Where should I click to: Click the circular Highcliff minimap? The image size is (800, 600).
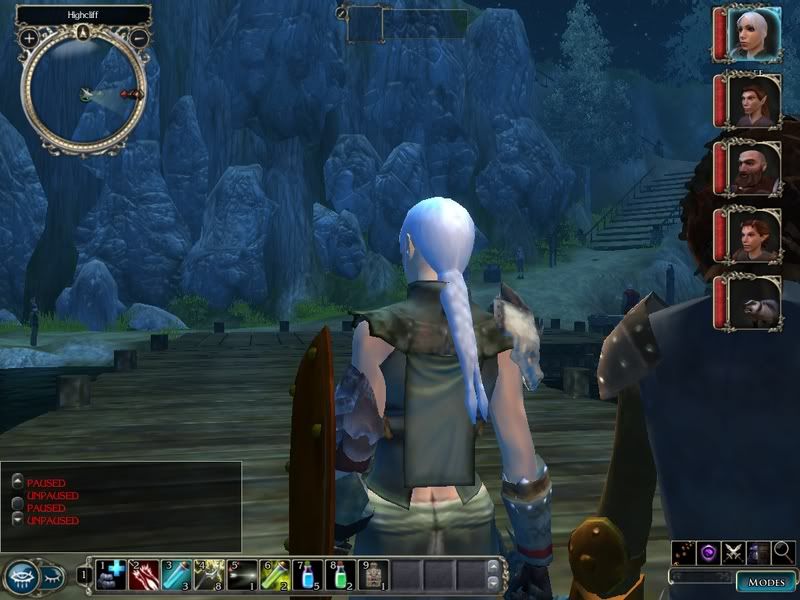pos(85,92)
